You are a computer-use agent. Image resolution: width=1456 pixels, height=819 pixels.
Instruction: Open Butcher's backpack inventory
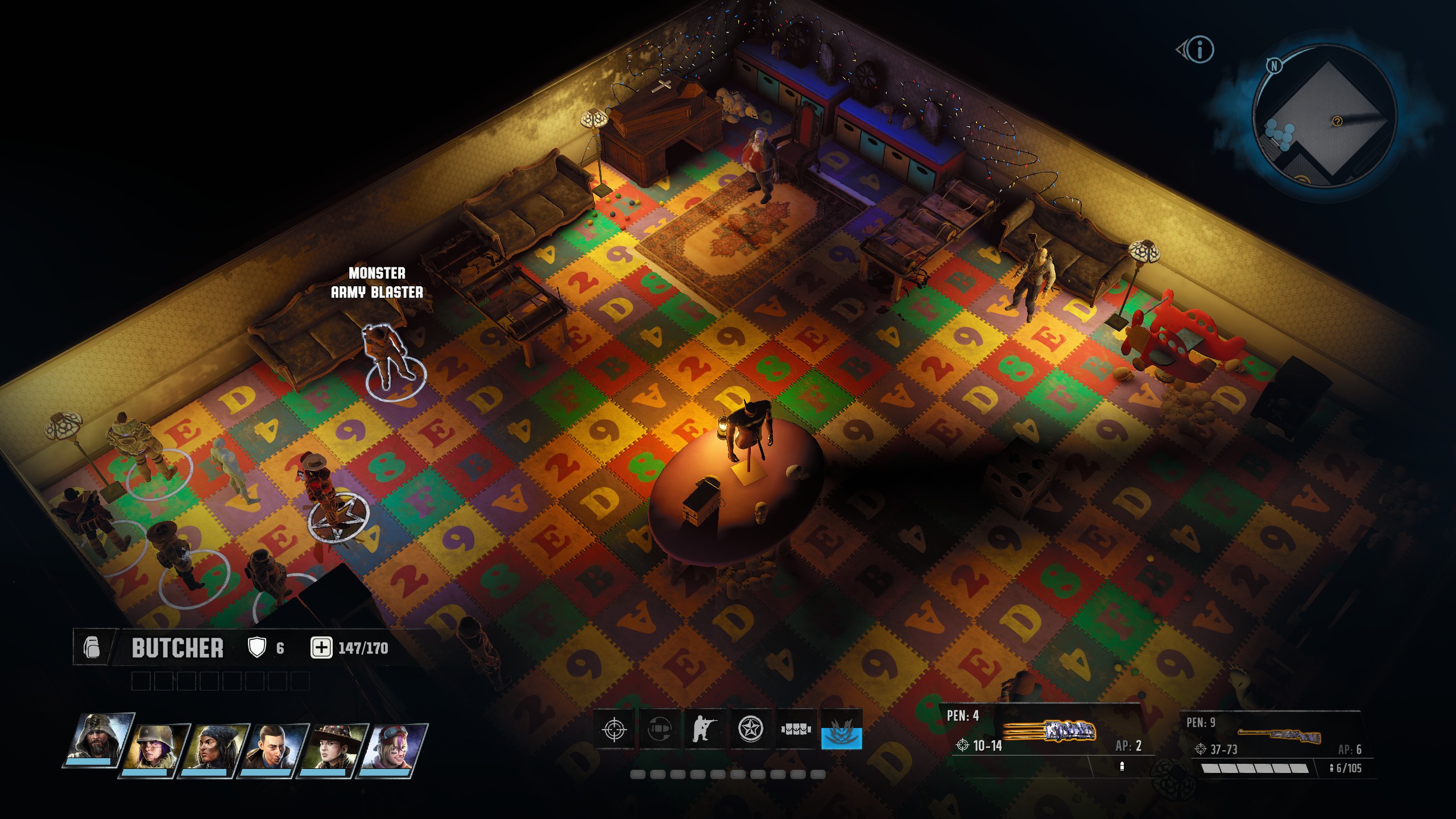[92, 648]
